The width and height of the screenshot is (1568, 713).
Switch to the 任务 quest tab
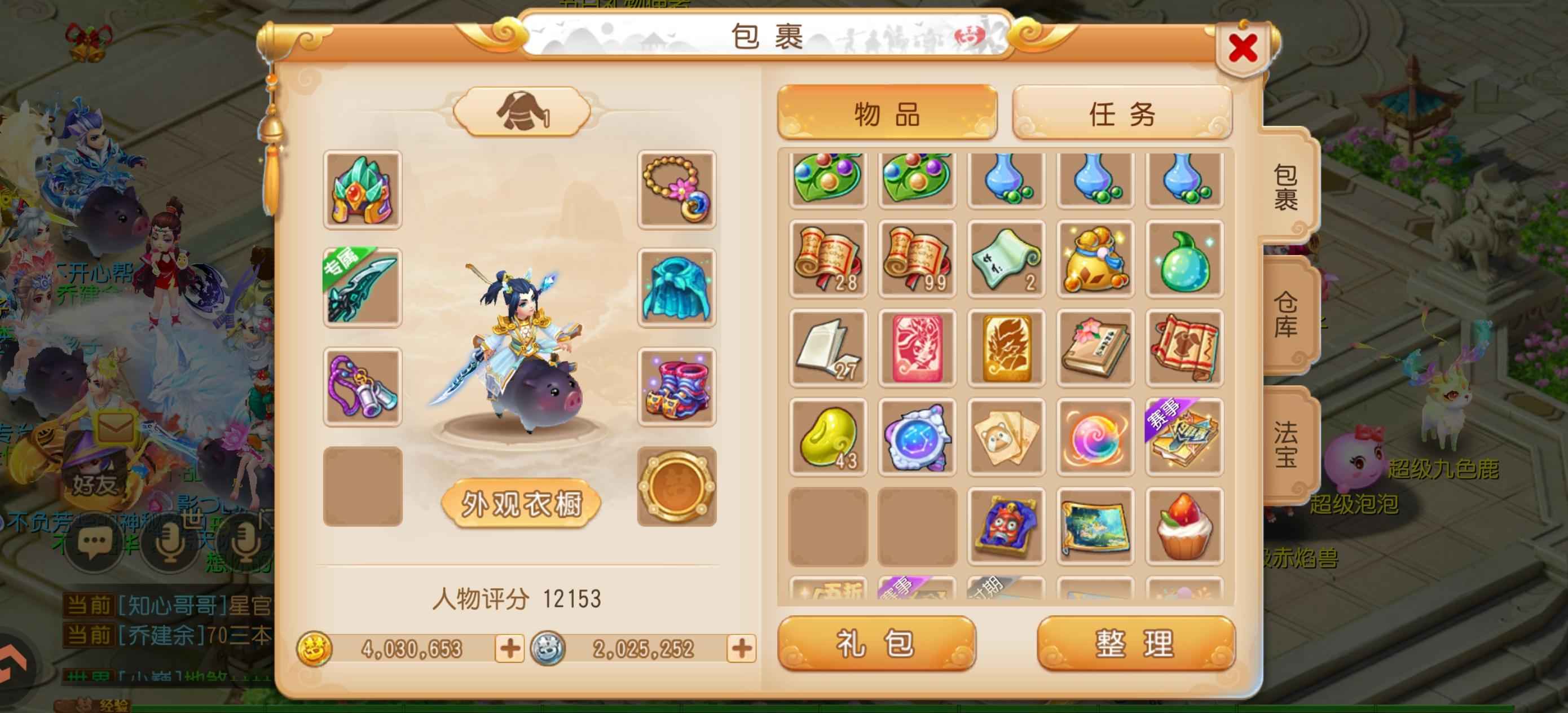1122,117
